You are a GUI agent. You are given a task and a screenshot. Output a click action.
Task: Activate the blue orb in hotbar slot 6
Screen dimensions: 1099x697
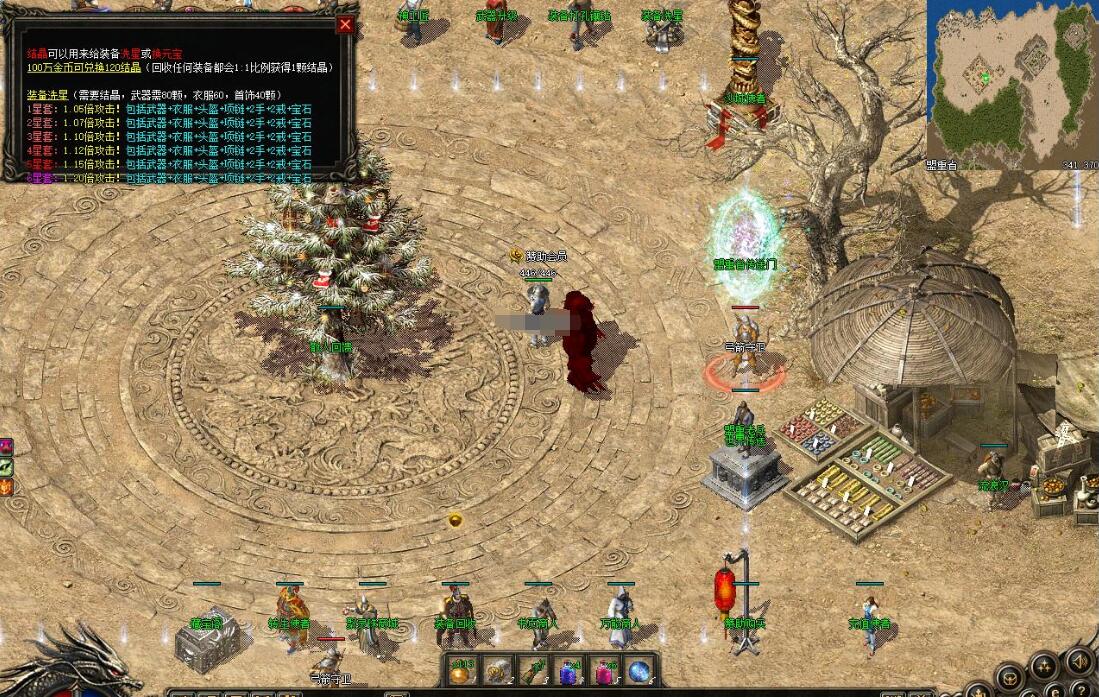tap(640, 672)
